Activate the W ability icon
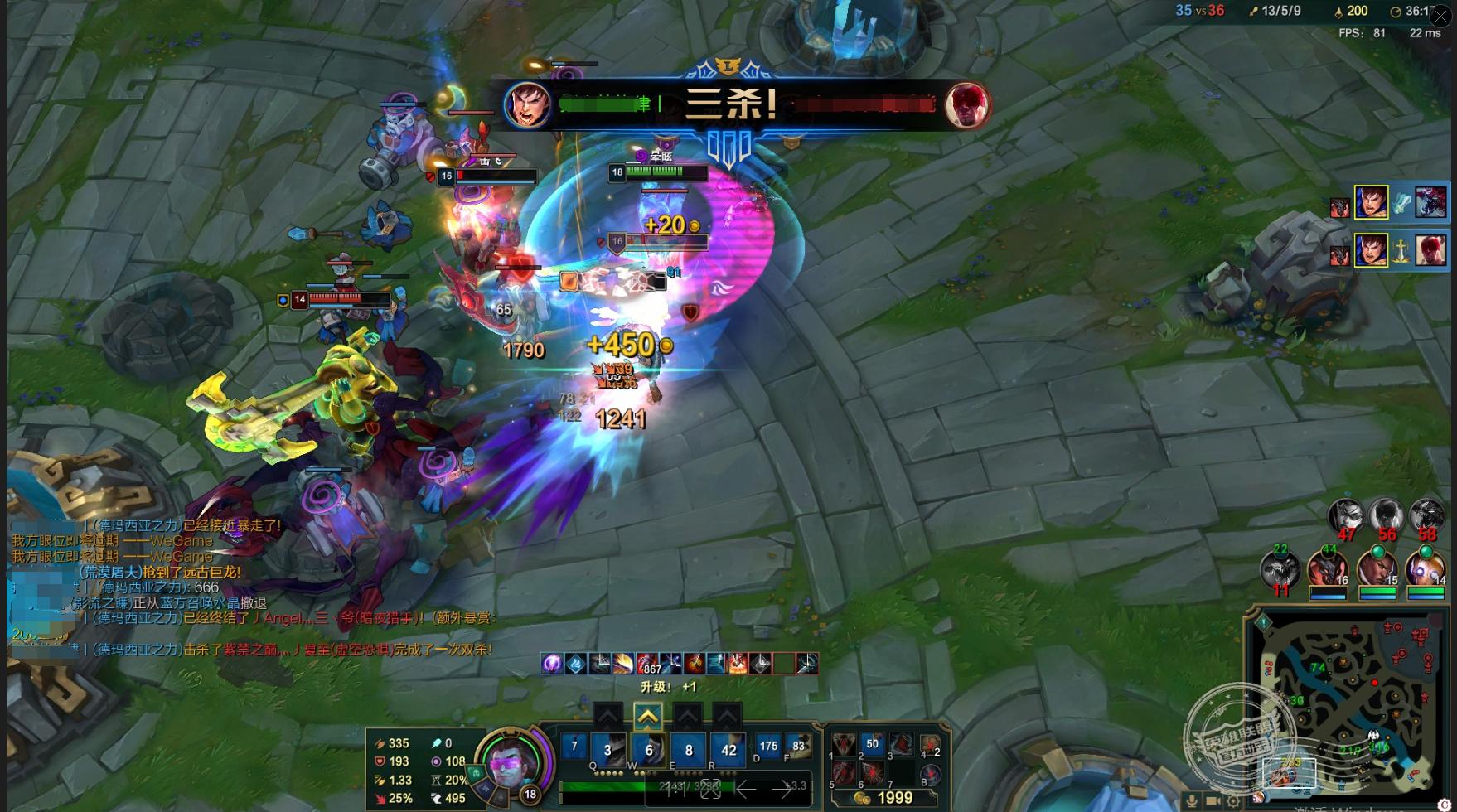 [648, 748]
